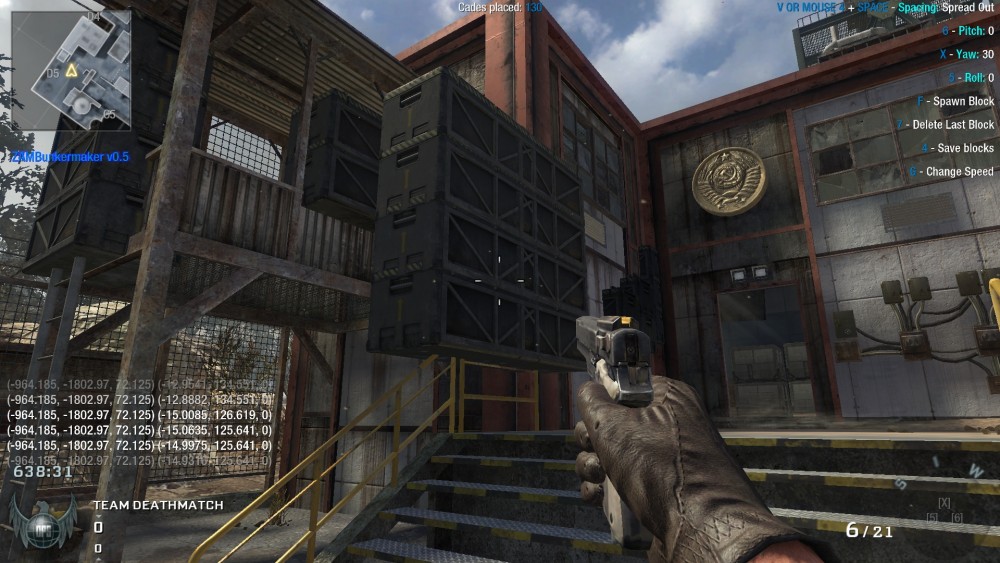Click the minimap in the corner
This screenshot has height=563, width=1000.
pyautogui.click(x=70, y=68)
